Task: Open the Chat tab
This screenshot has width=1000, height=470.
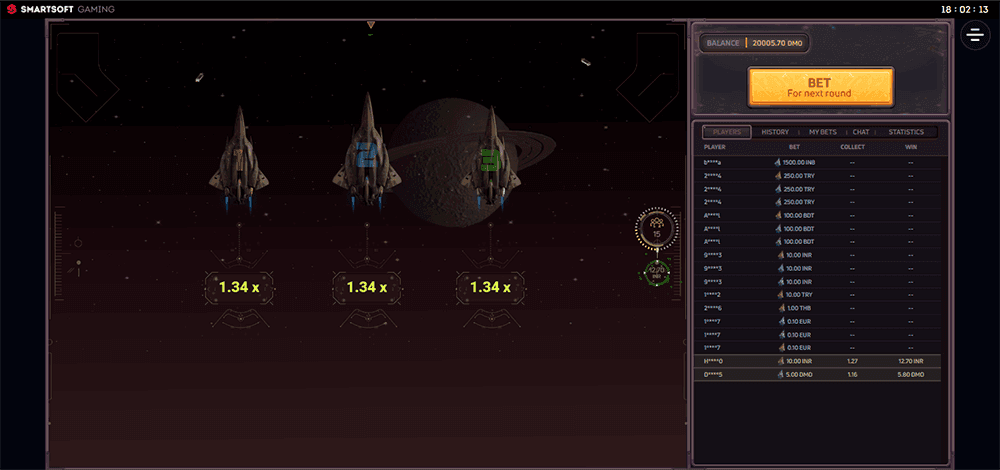Action: (860, 132)
